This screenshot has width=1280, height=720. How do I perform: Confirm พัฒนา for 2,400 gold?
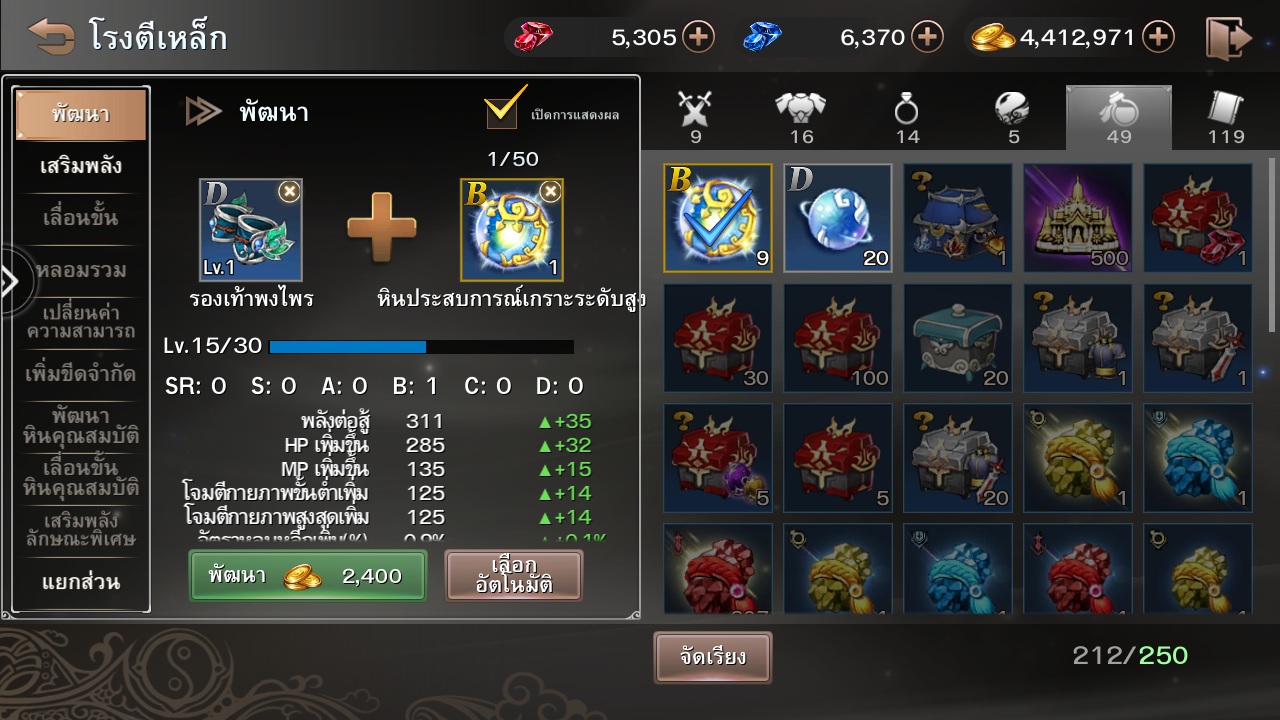pyautogui.click(x=307, y=576)
